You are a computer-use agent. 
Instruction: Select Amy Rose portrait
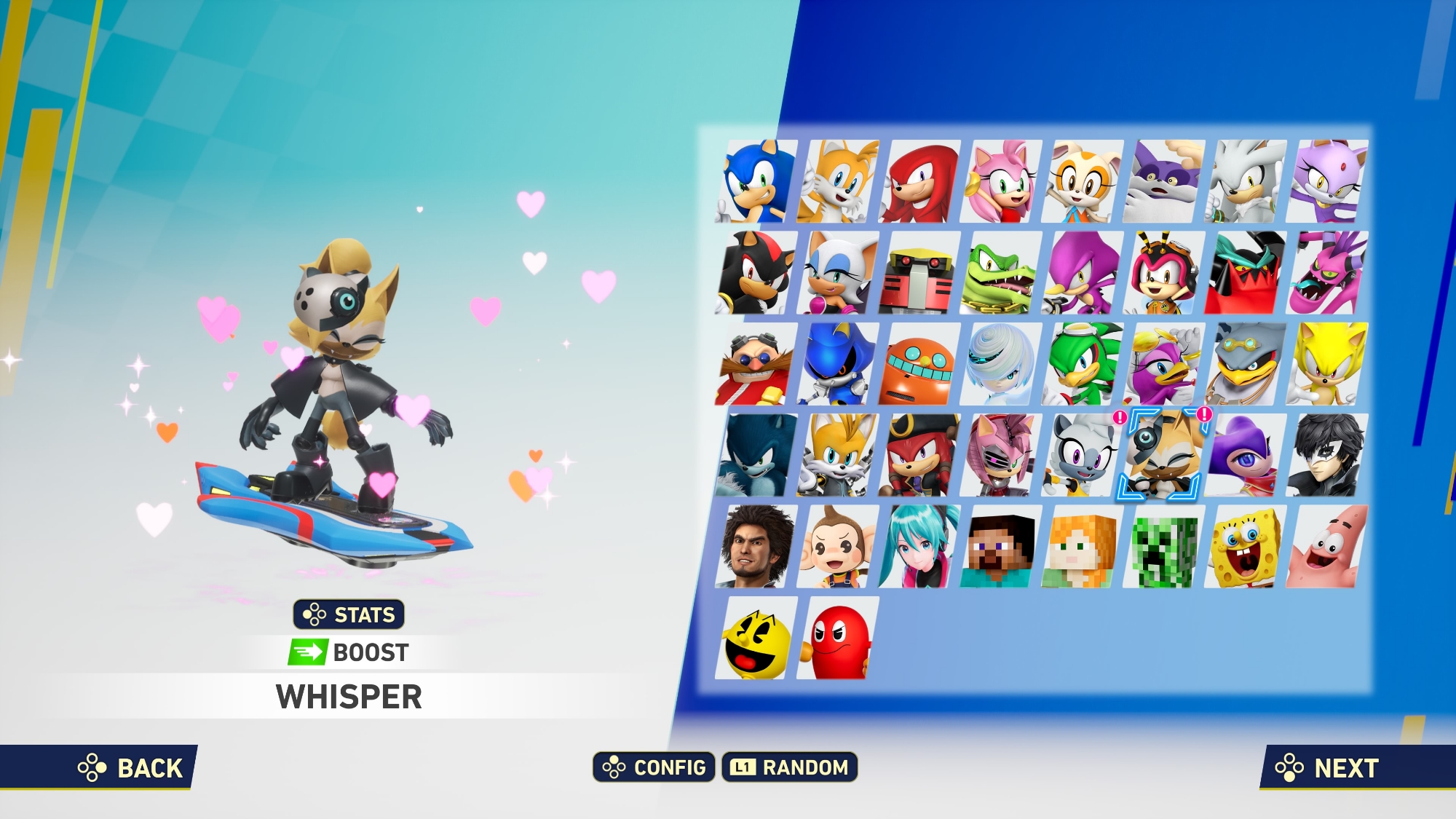tap(1001, 181)
